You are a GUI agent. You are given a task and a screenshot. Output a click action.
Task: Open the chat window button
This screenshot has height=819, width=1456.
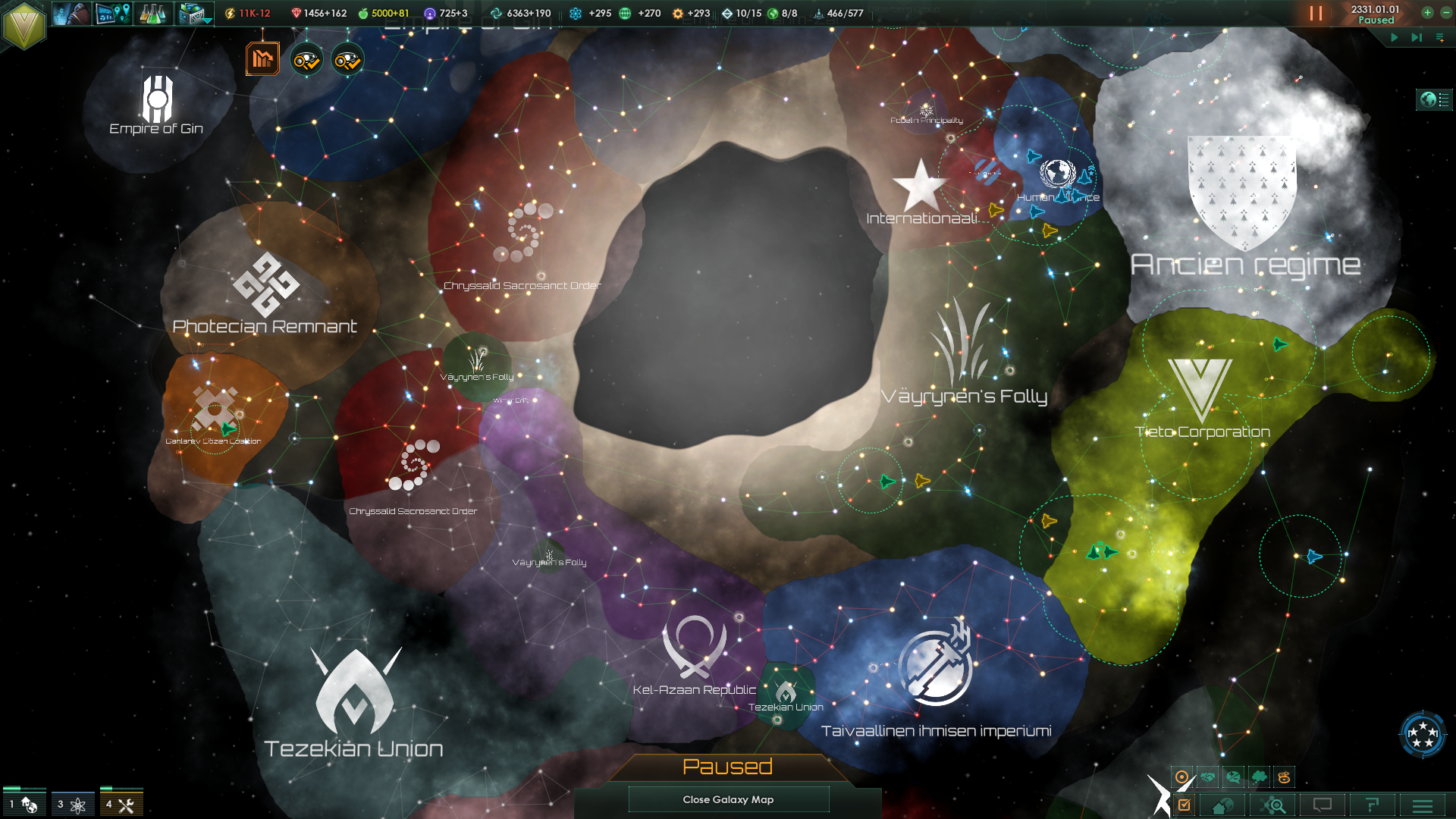1323,805
